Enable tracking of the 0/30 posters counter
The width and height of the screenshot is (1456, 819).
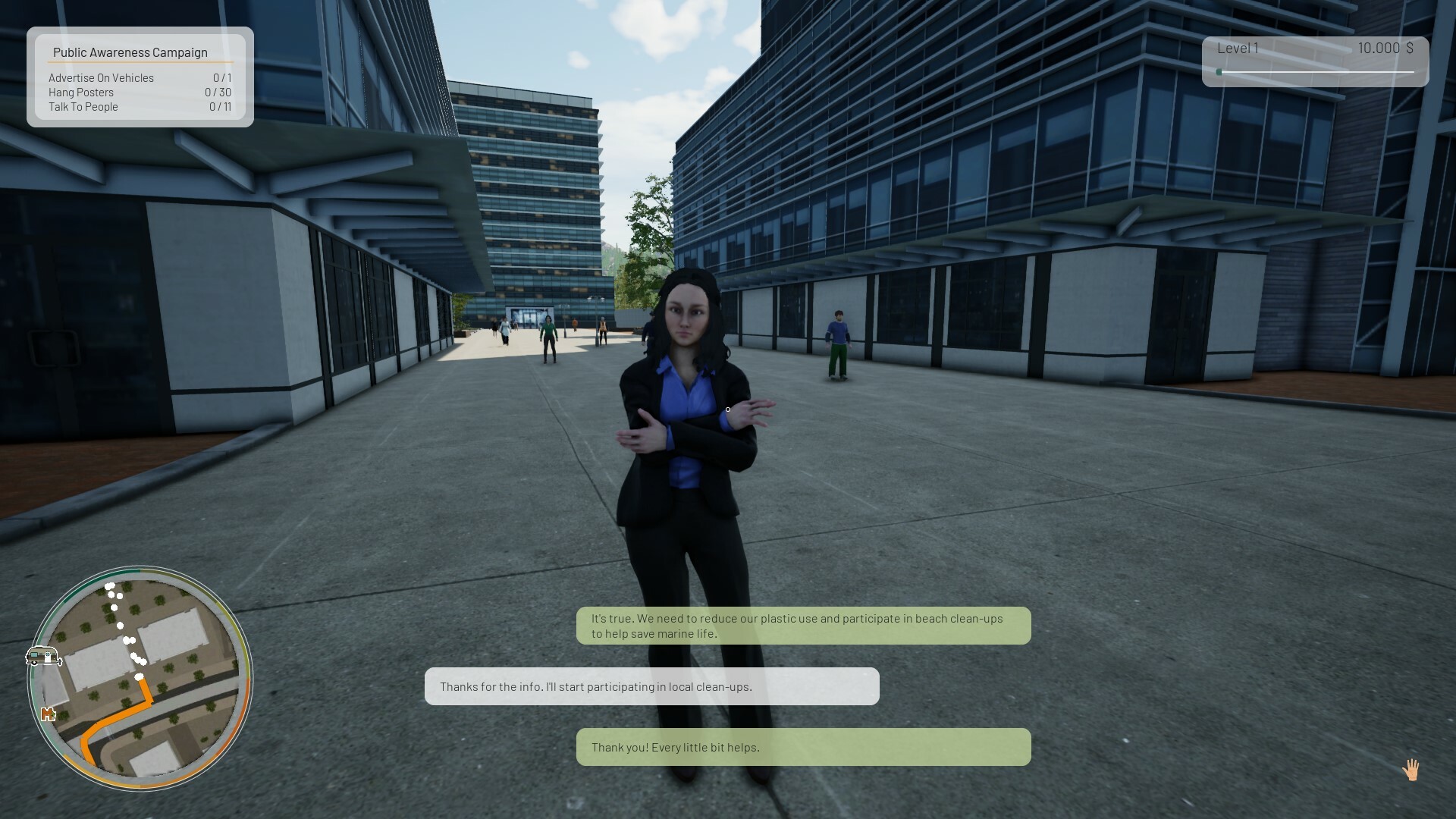pyautogui.click(x=218, y=92)
